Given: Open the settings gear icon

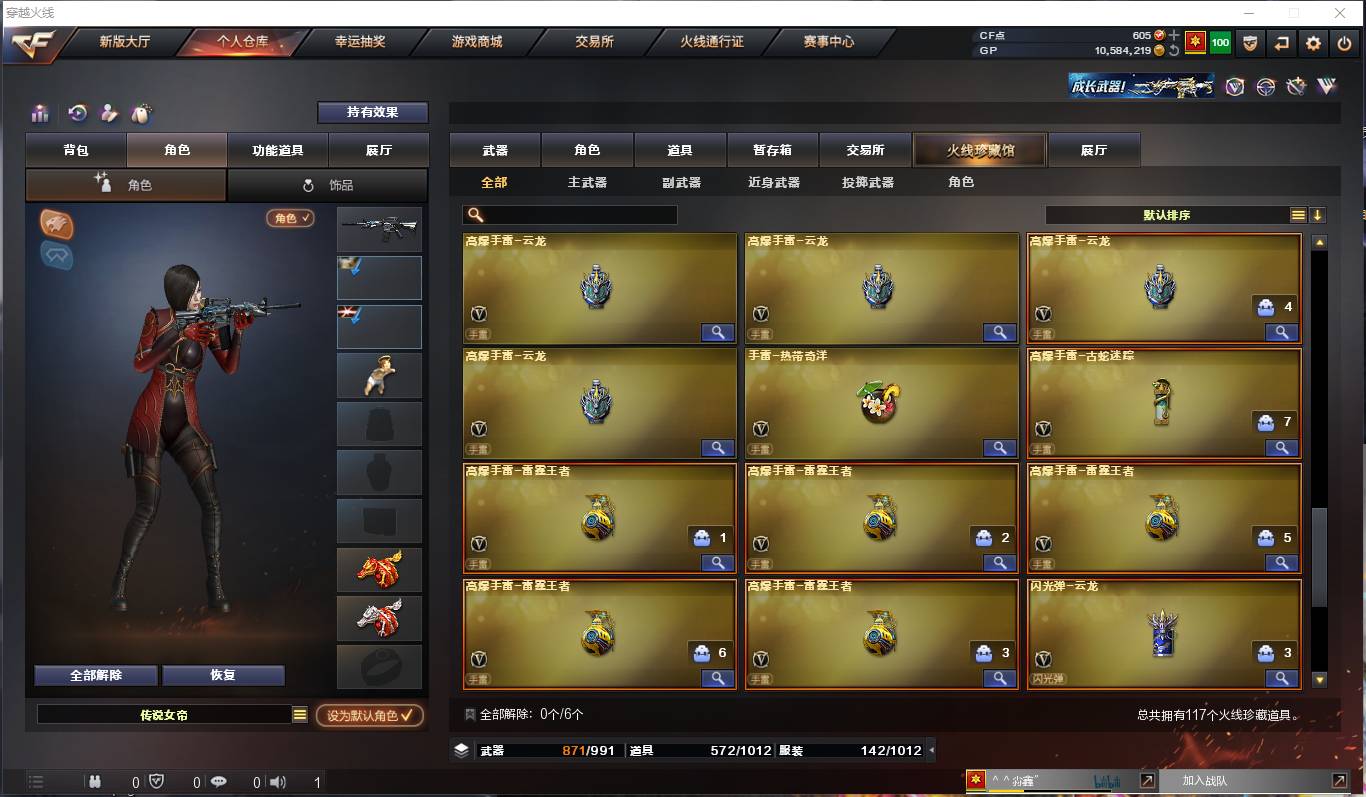Looking at the screenshot, I should tap(1312, 43).
